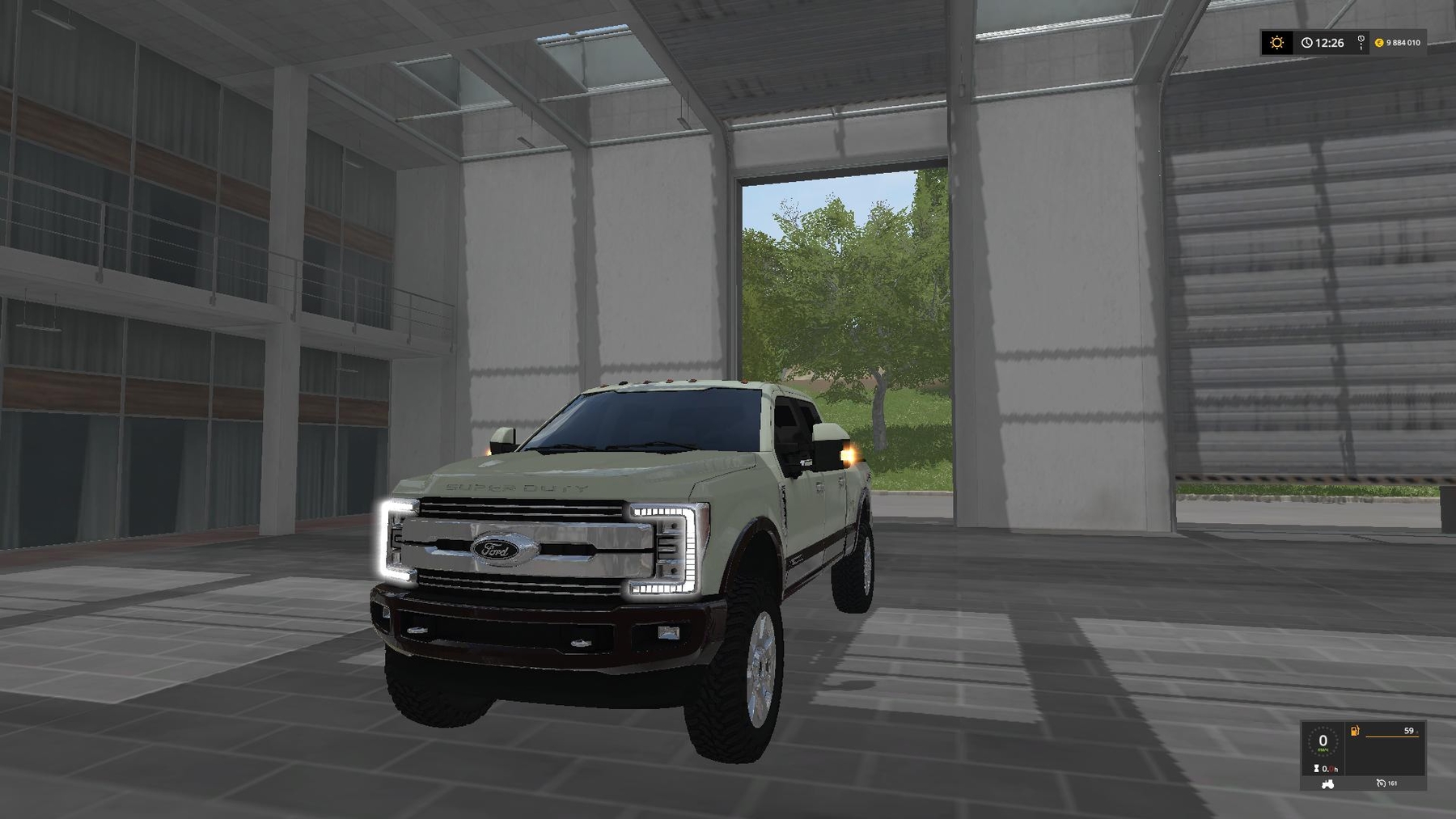
Task: Click the speedometer showing 0 MPH
Action: pos(1323,742)
